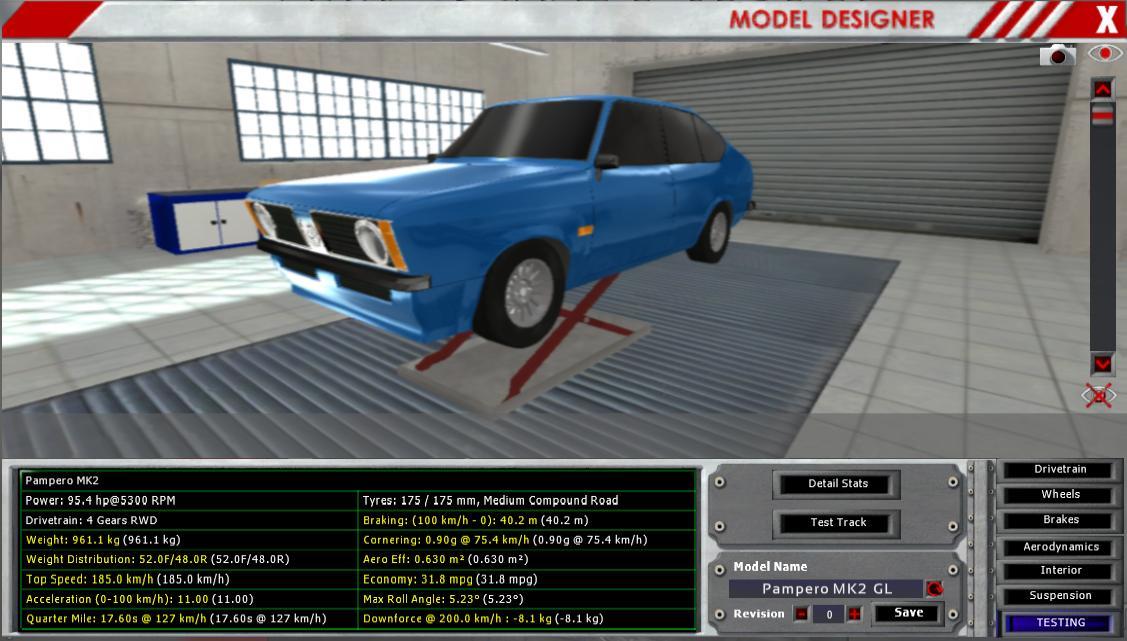The height and width of the screenshot is (641, 1127).
Task: Choose the Suspension tab
Action: click(x=1060, y=596)
